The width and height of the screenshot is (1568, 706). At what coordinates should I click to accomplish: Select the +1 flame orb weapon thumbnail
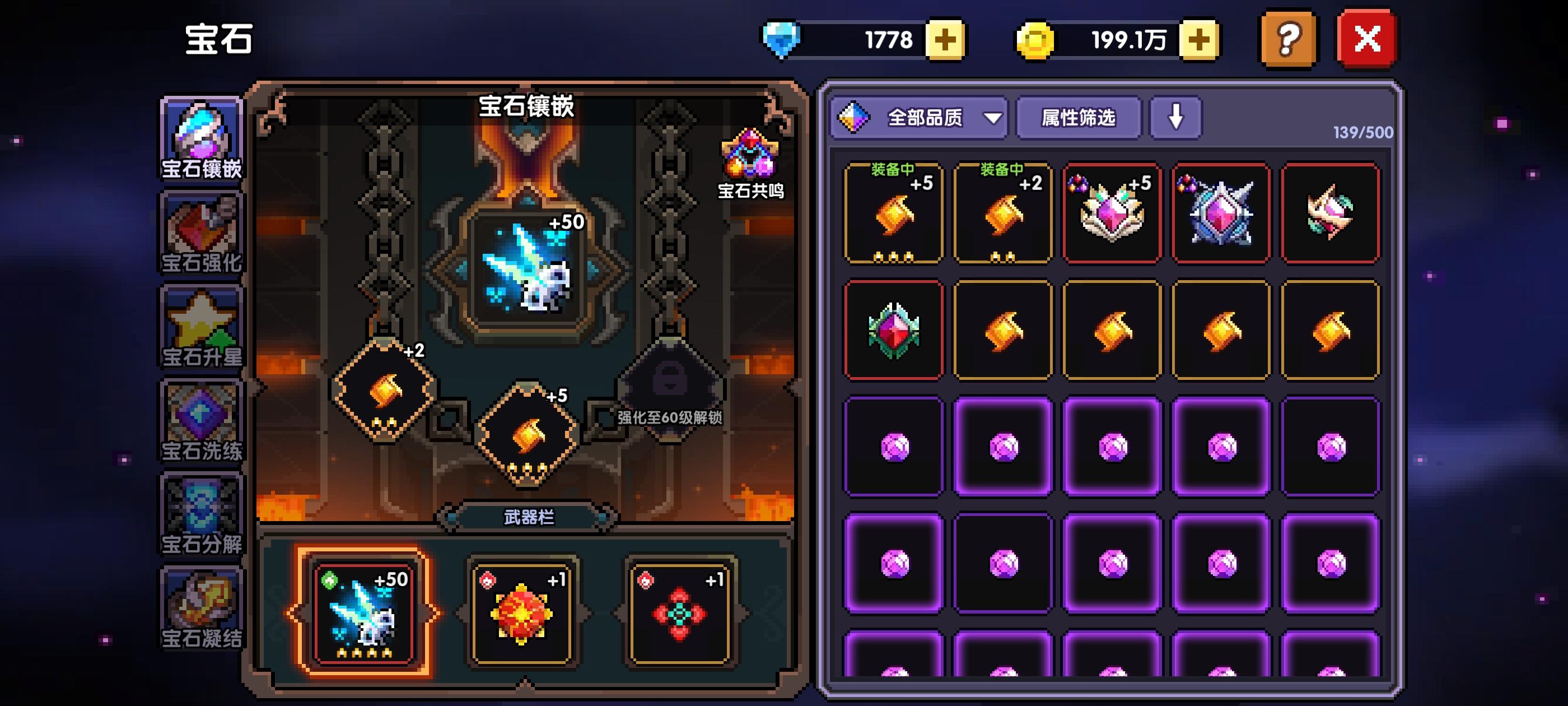522,615
